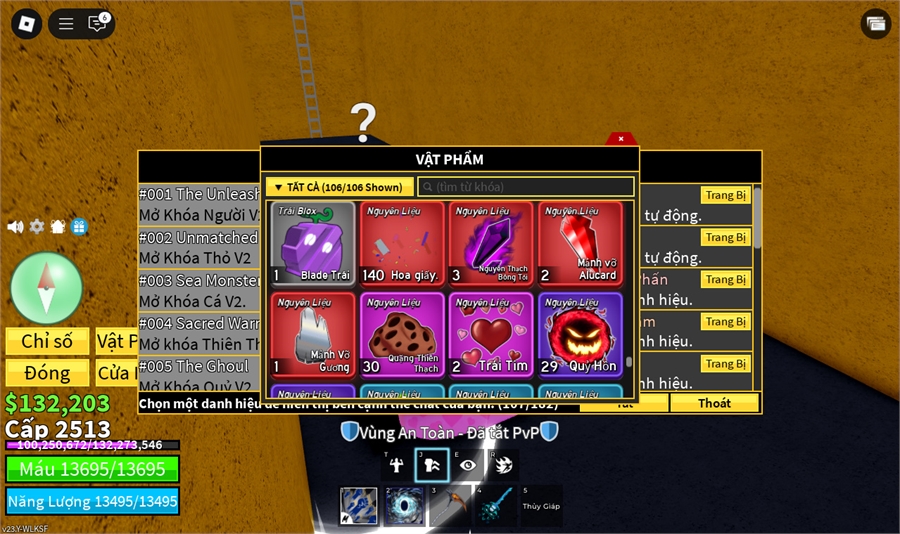Select the Quặng Thiên Thạch ore
The width and height of the screenshot is (900, 534).
click(402, 334)
